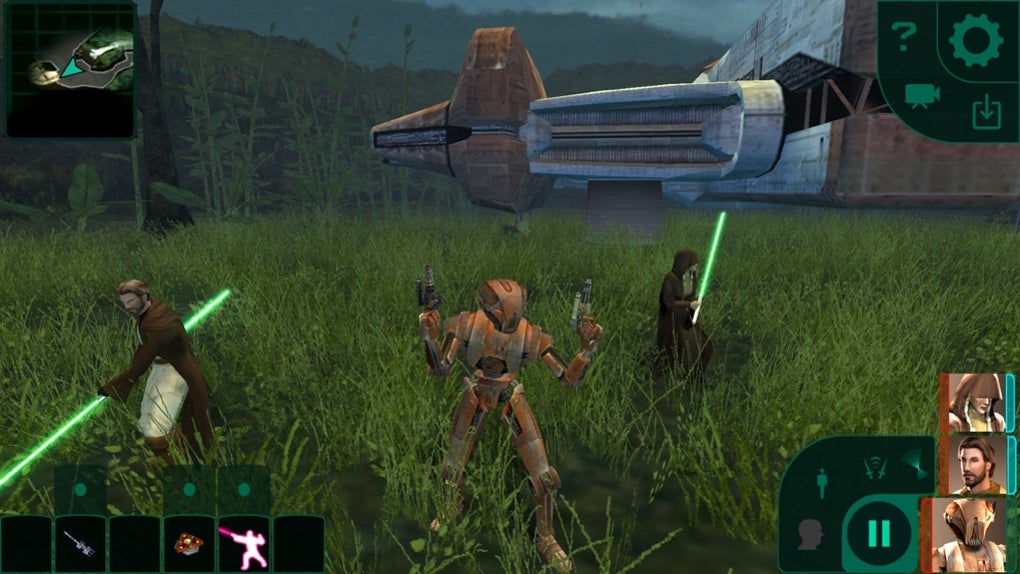Pause the game
The width and height of the screenshot is (1020, 574).
click(878, 533)
